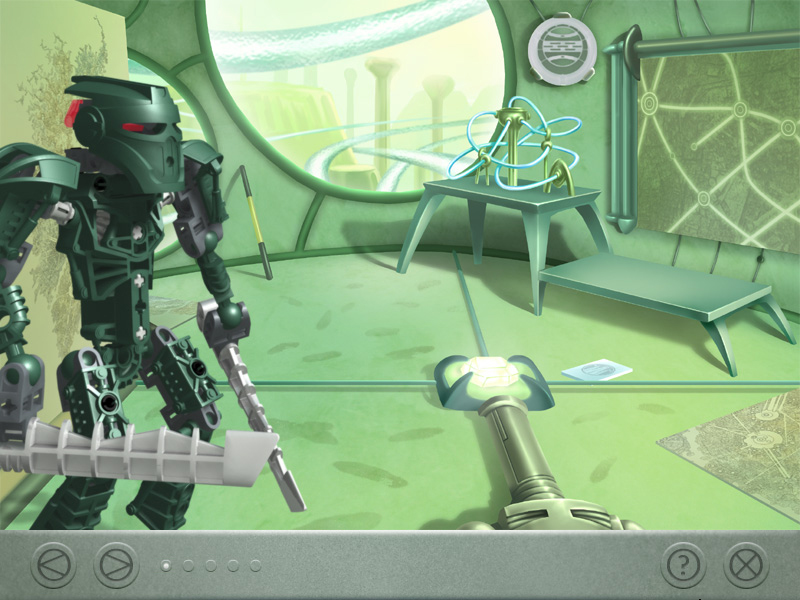The image size is (800, 600).
Task: Exit using the X button
Action: (x=745, y=565)
